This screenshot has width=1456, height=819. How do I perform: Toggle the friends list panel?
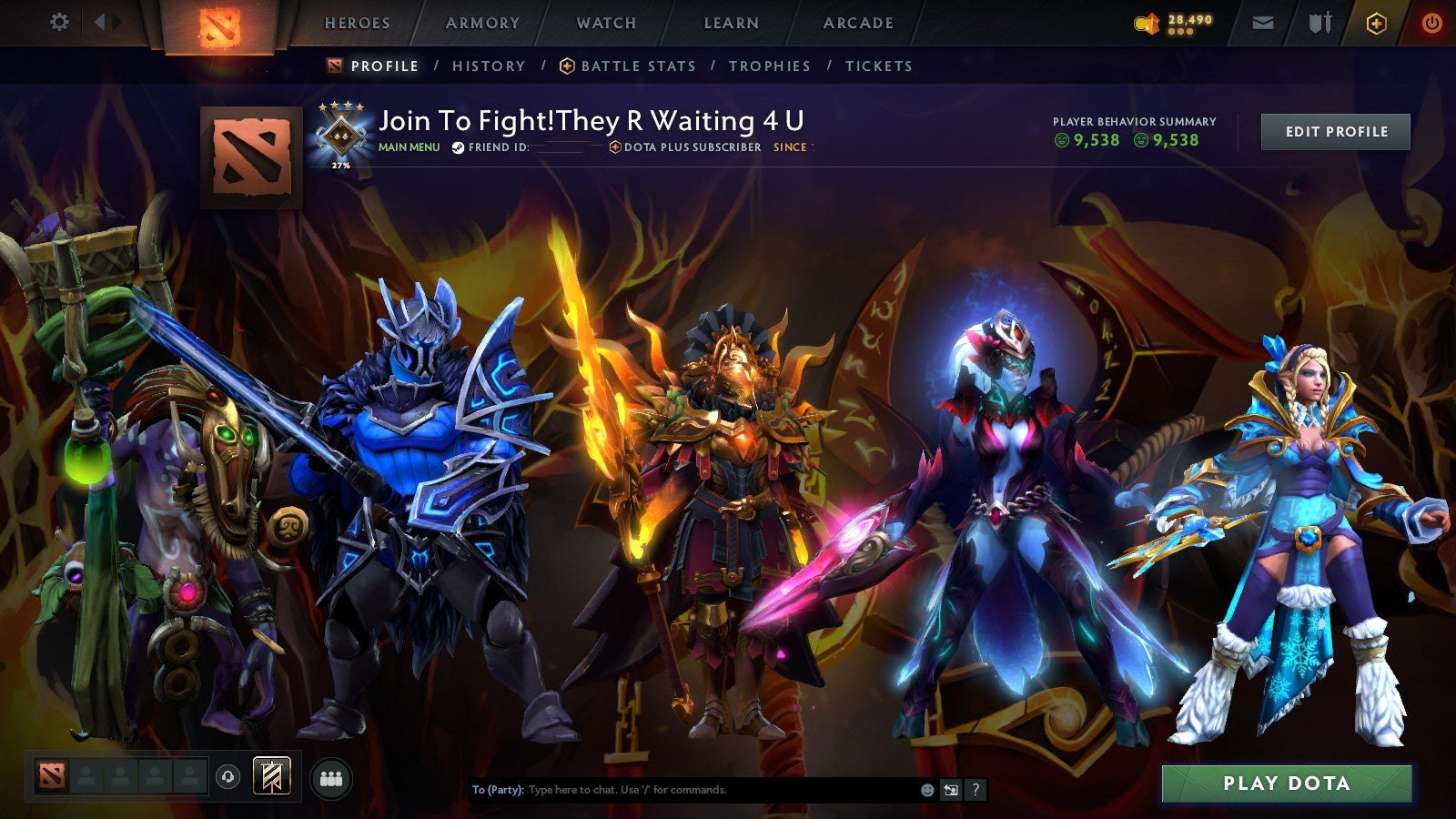point(331,780)
